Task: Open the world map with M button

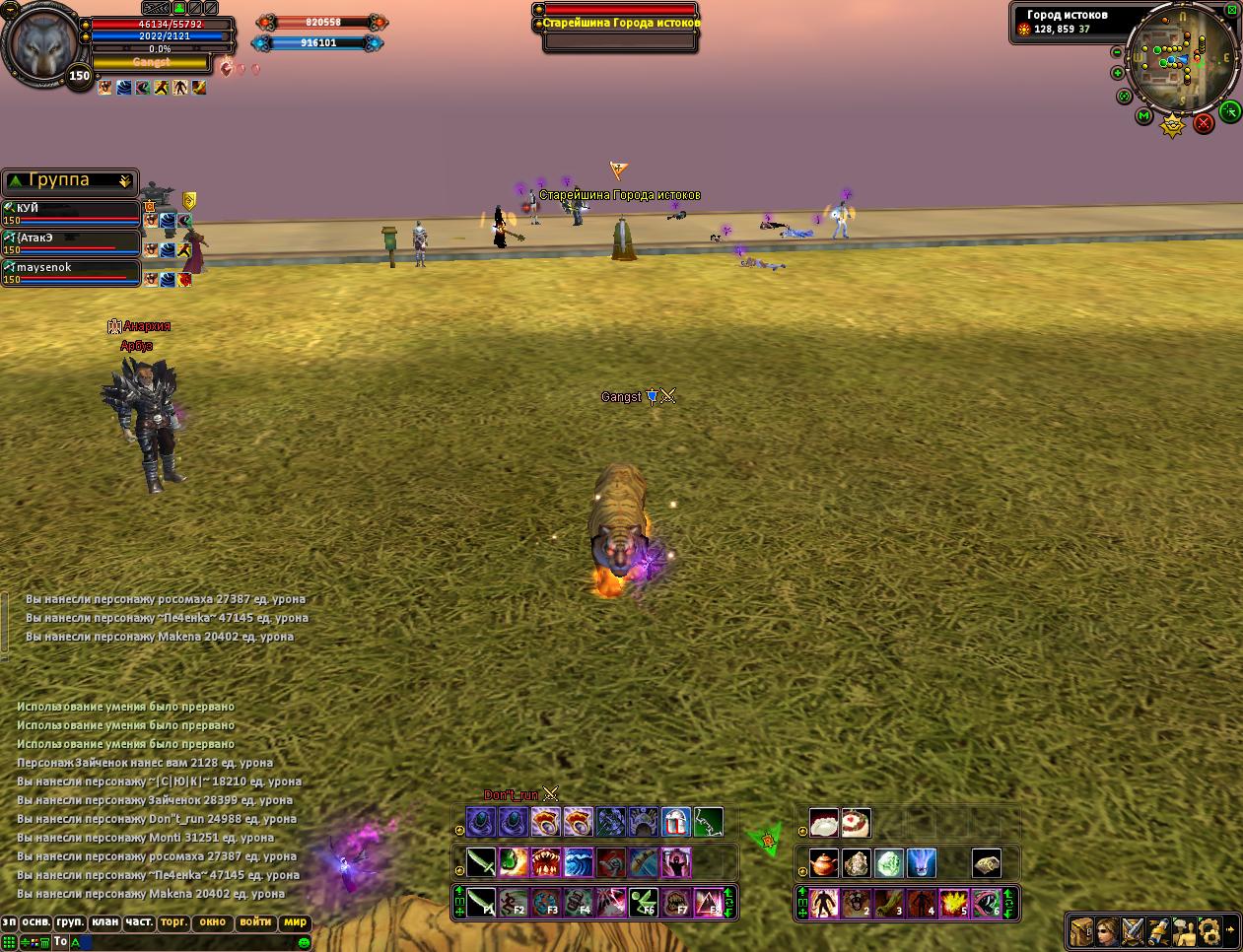Action: coord(1143,116)
